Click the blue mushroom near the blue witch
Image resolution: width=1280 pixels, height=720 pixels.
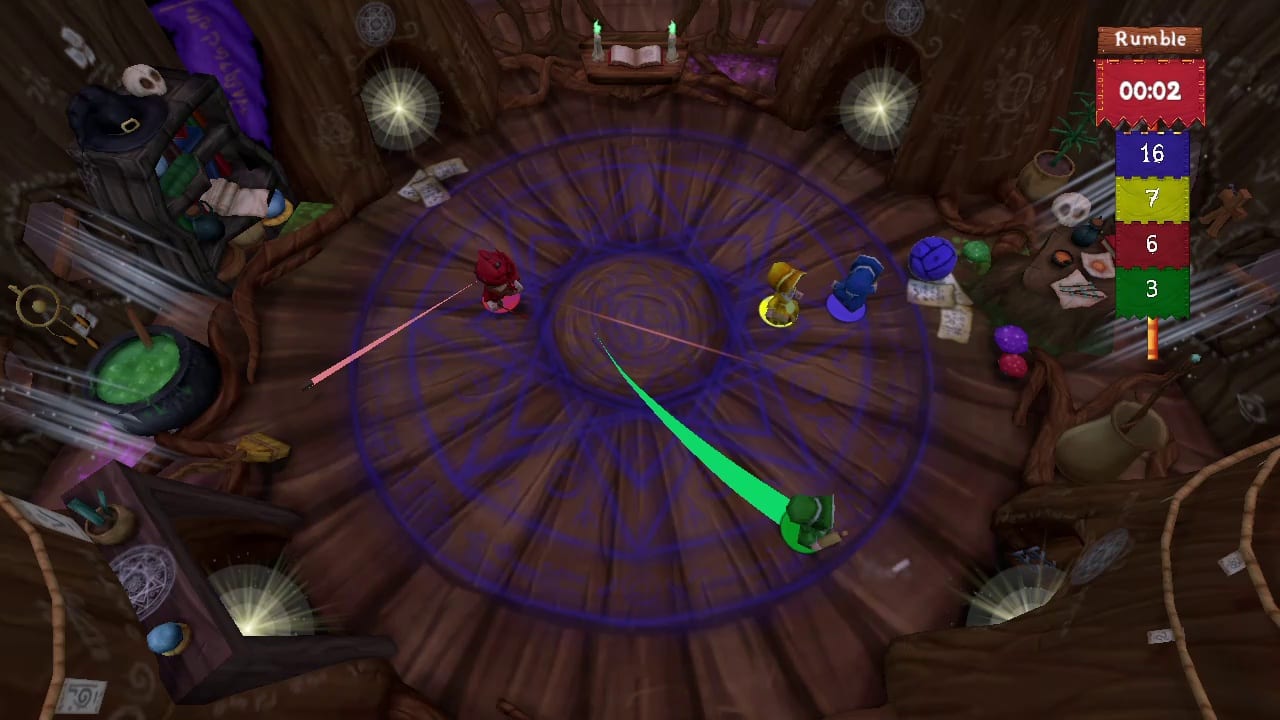tap(935, 259)
